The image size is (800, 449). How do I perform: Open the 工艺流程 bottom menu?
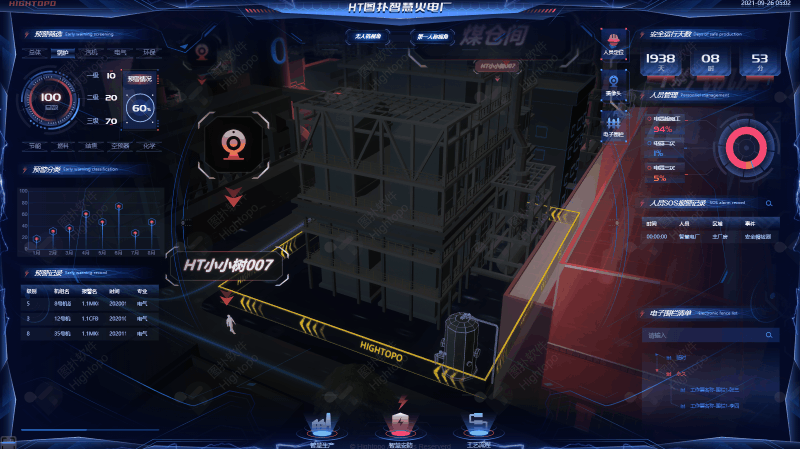click(478, 427)
